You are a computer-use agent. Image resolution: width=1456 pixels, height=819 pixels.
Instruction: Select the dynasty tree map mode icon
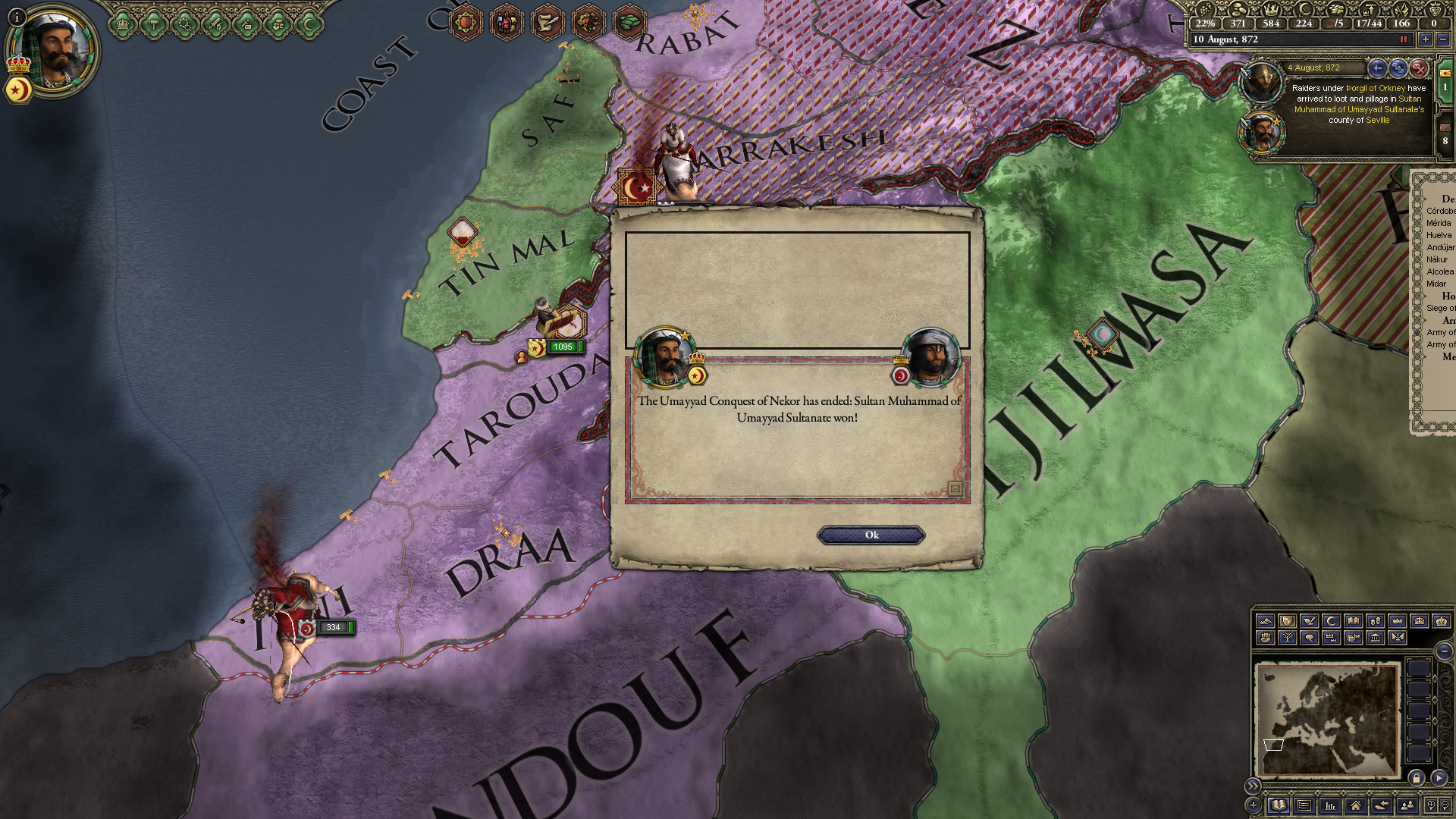(1288, 639)
